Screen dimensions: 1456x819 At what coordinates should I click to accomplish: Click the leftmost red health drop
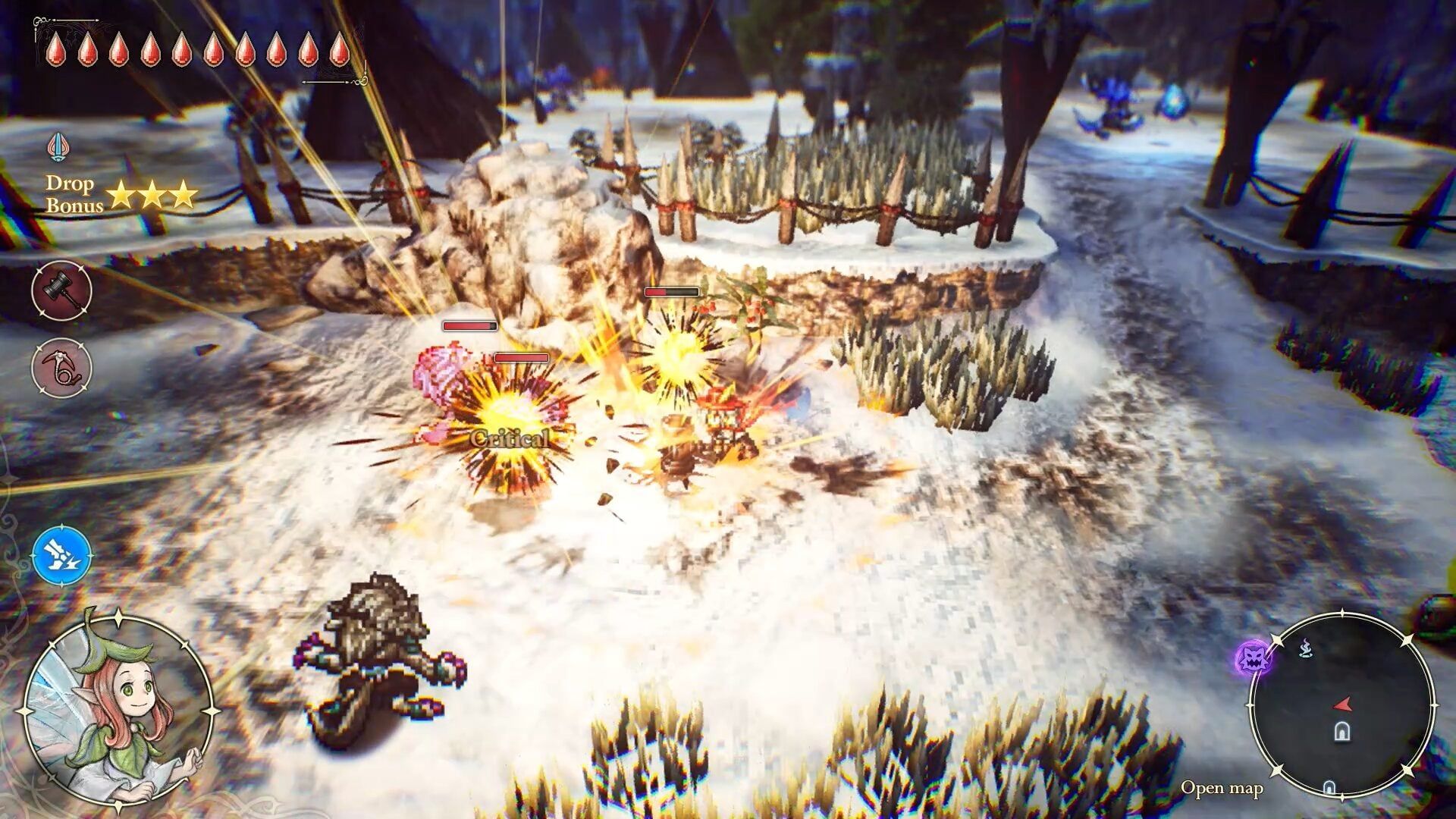[x=56, y=49]
